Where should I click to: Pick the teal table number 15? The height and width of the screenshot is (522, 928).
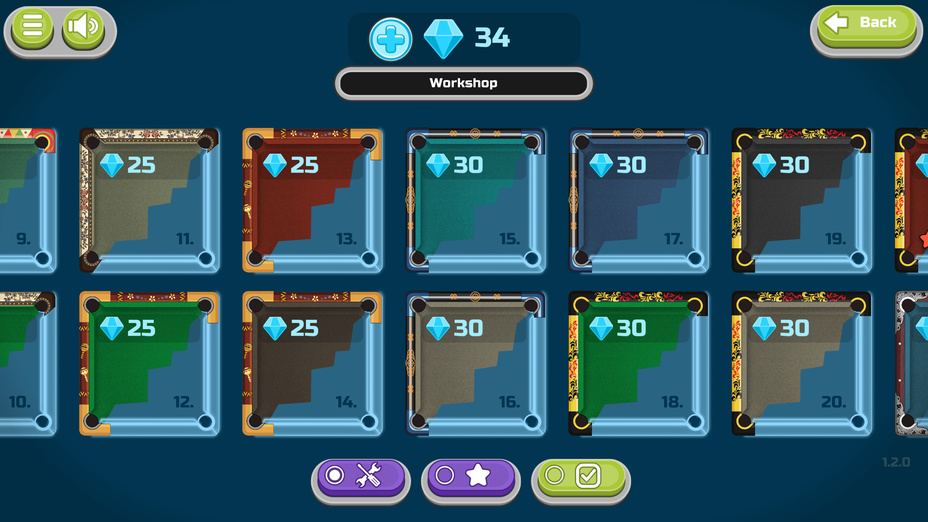[475, 200]
